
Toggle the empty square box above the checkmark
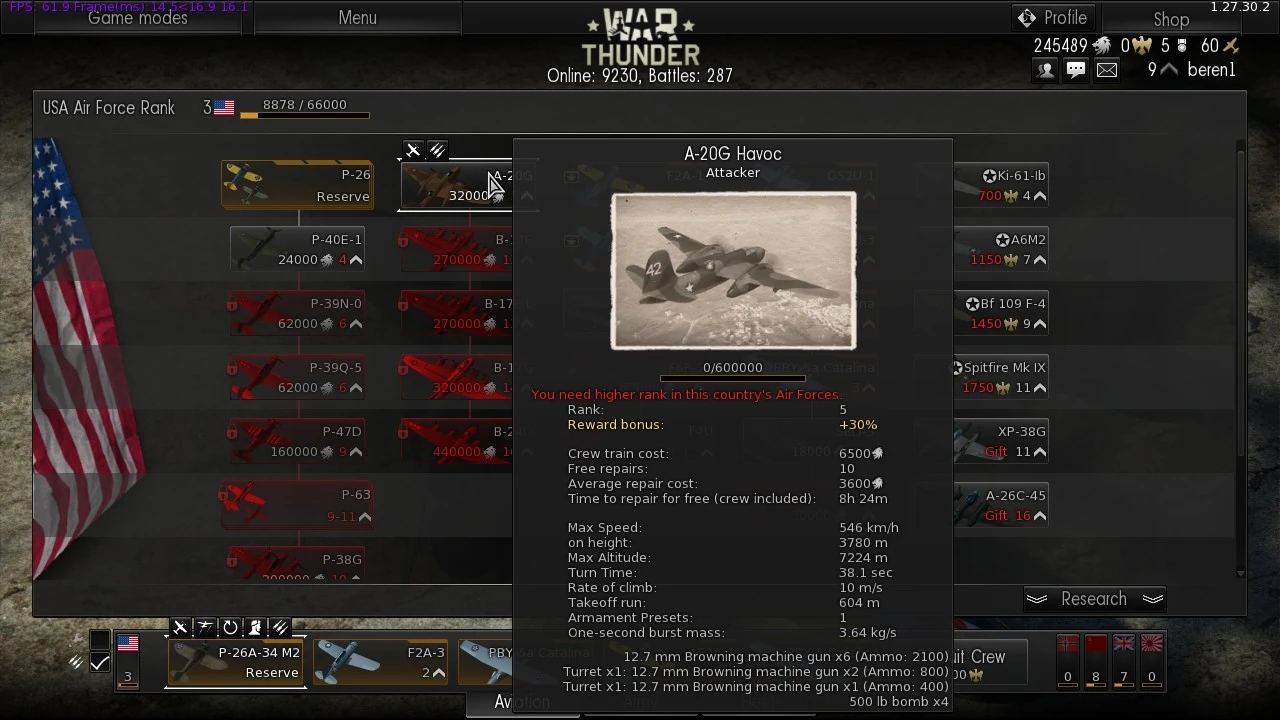tap(100, 637)
